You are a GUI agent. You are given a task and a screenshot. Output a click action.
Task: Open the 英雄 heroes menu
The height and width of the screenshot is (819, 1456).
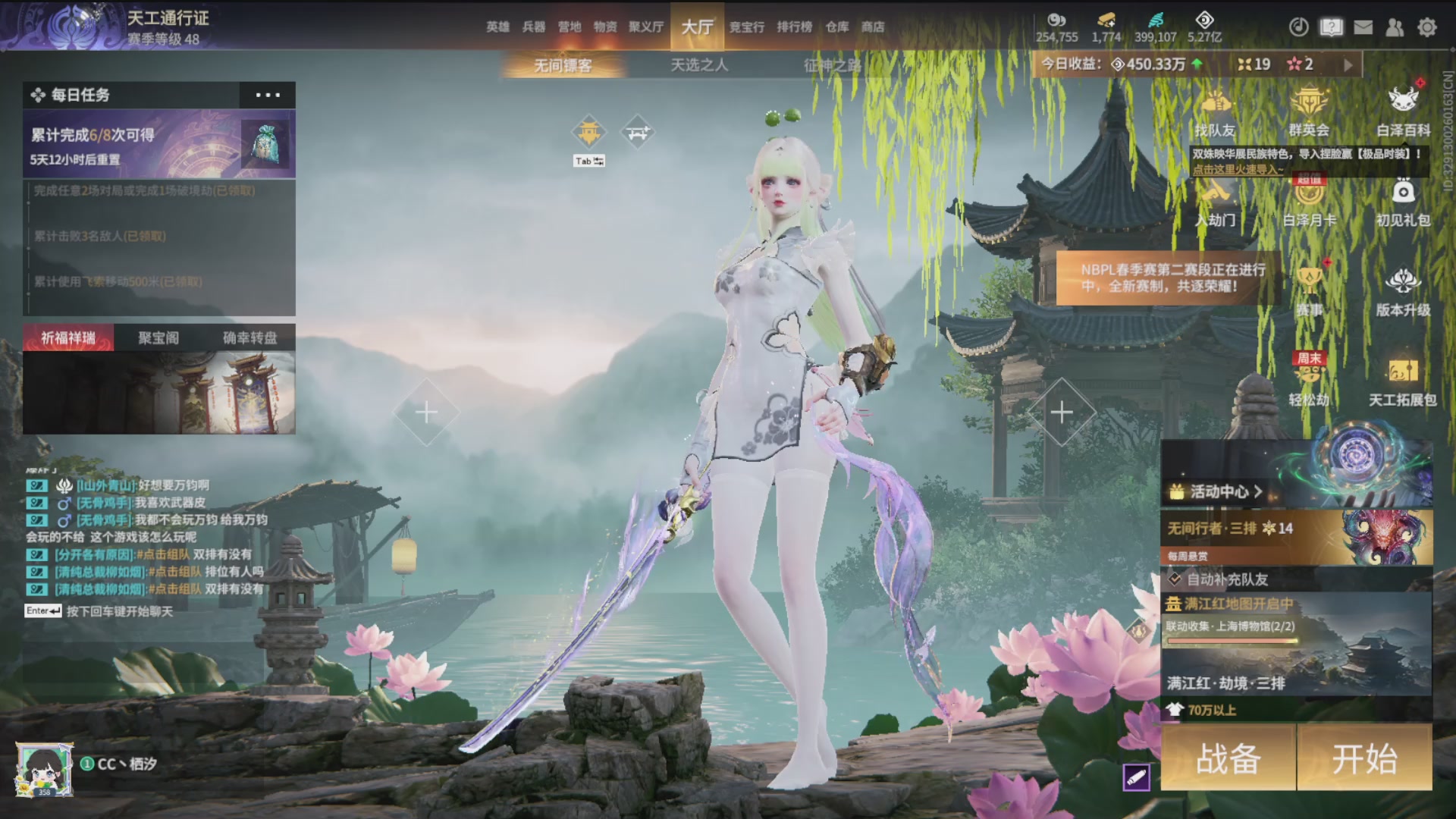[x=497, y=27]
